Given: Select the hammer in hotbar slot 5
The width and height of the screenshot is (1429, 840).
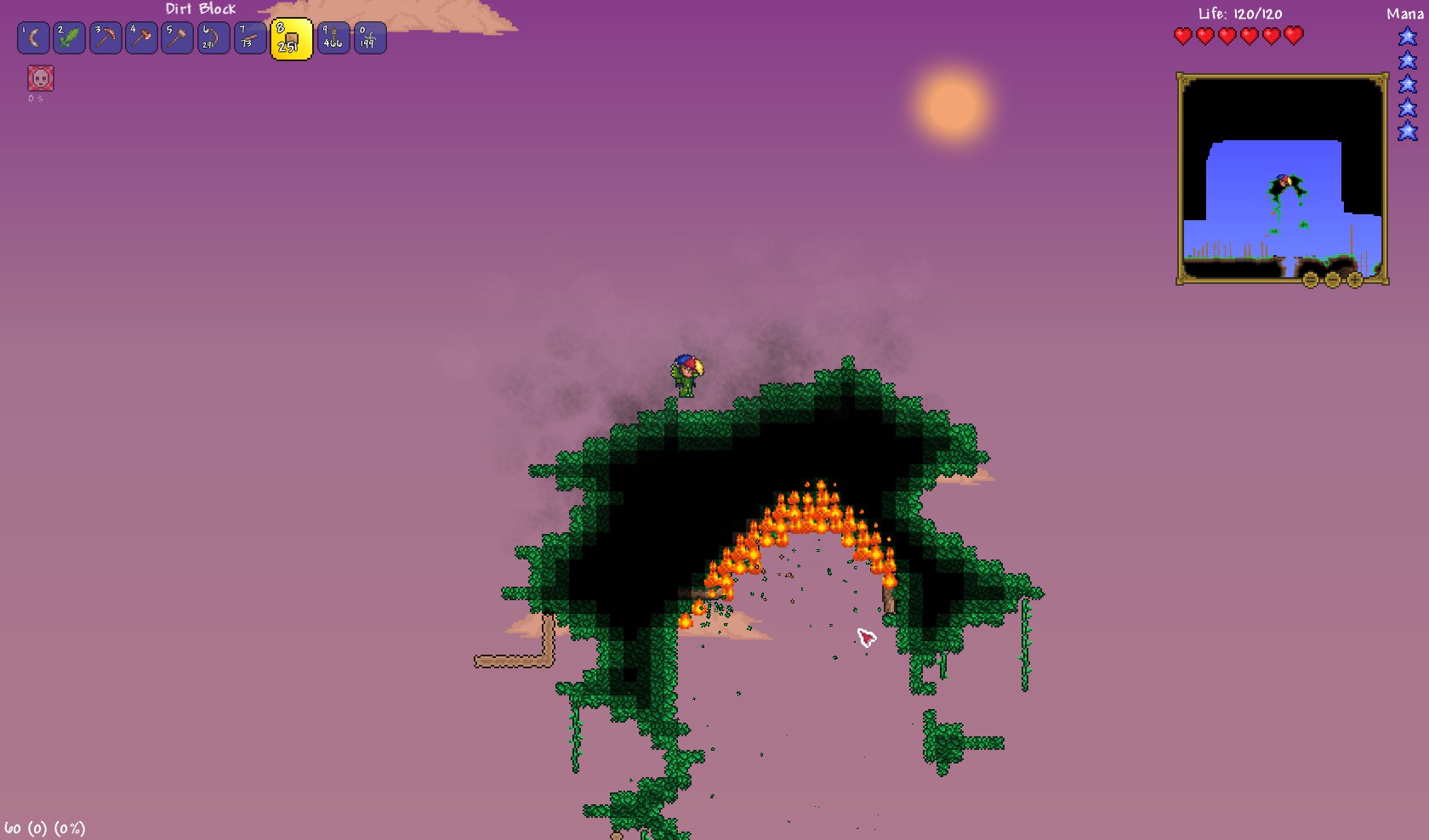Looking at the screenshot, I should [177, 37].
